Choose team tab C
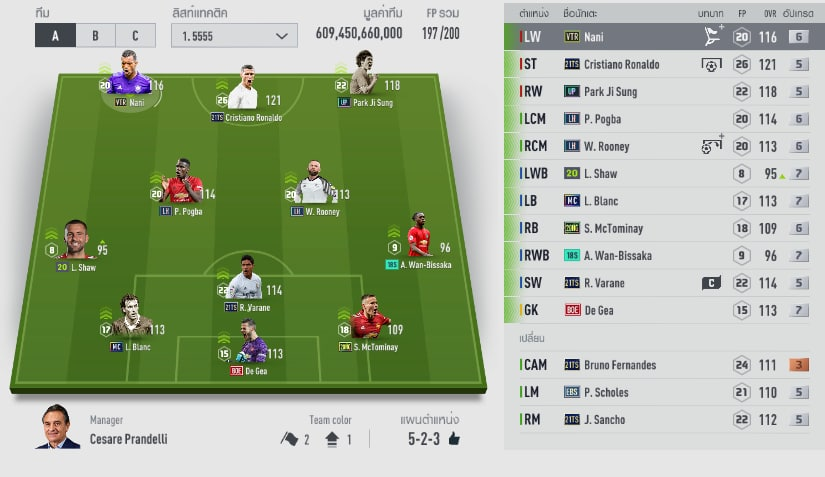825x477 pixels. [x=135, y=36]
